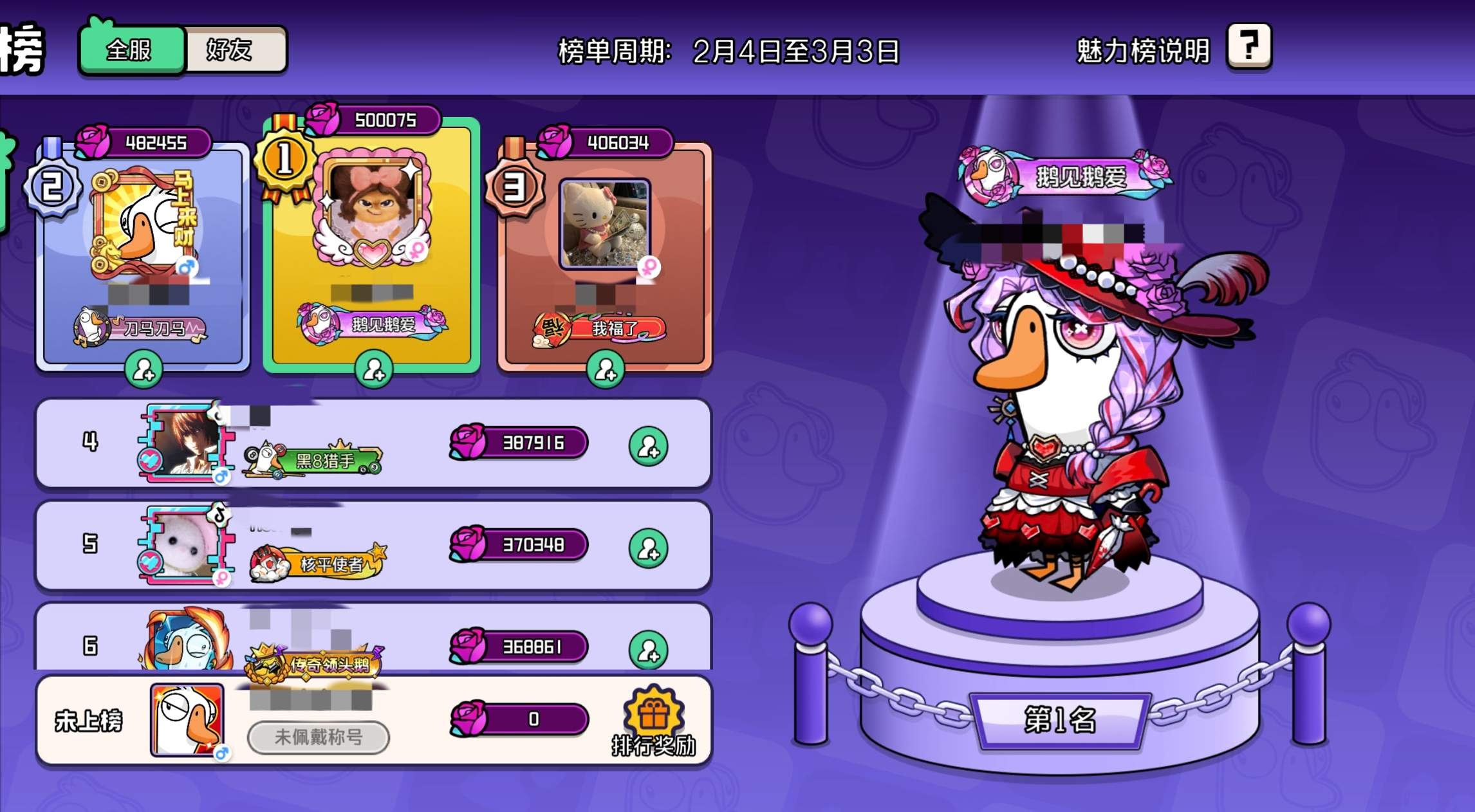Screen dimensions: 1475x812
Task: View the rank 6 flaming goose avatar
Action: [x=187, y=640]
